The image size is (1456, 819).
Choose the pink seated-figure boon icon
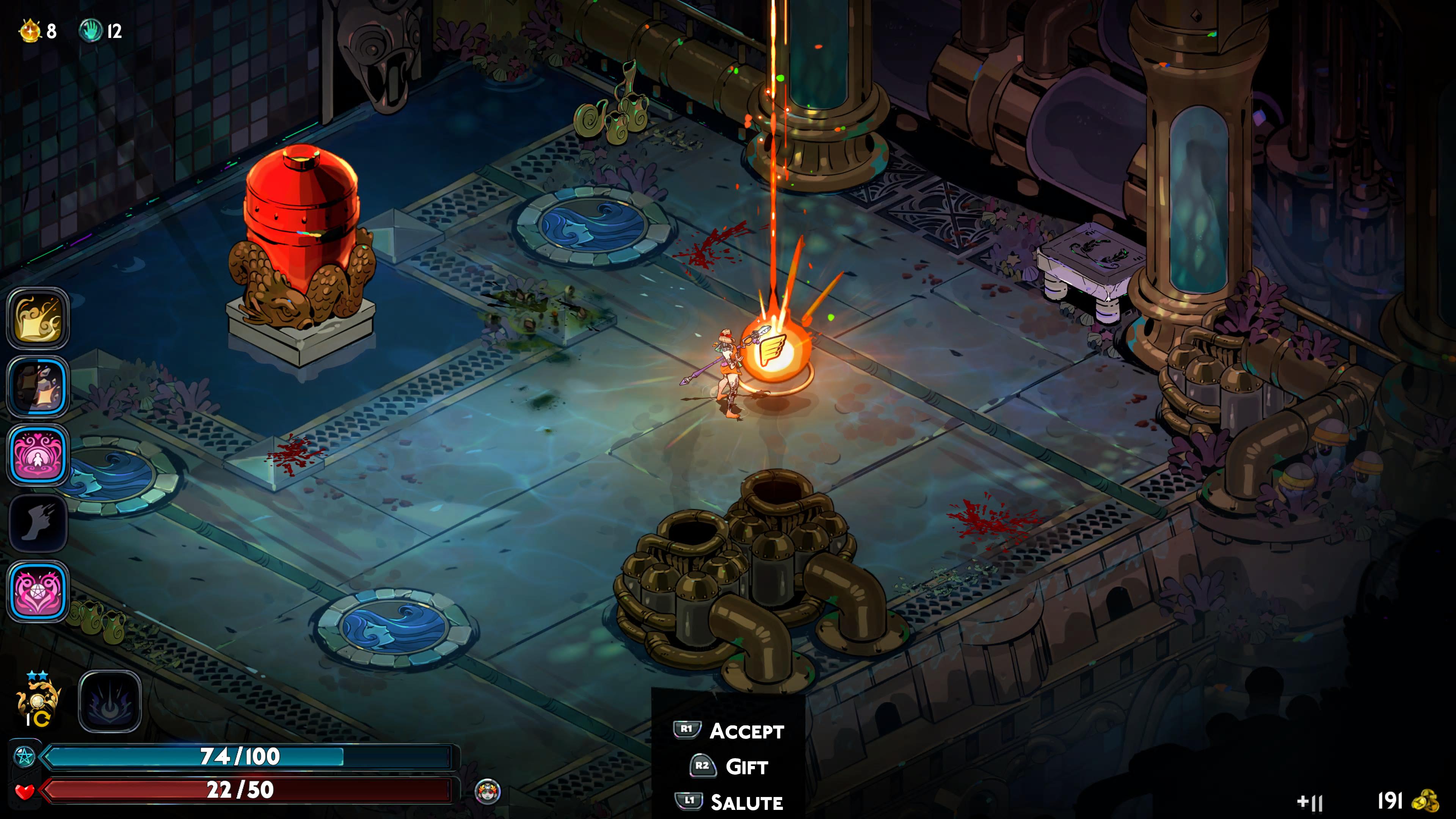38,455
